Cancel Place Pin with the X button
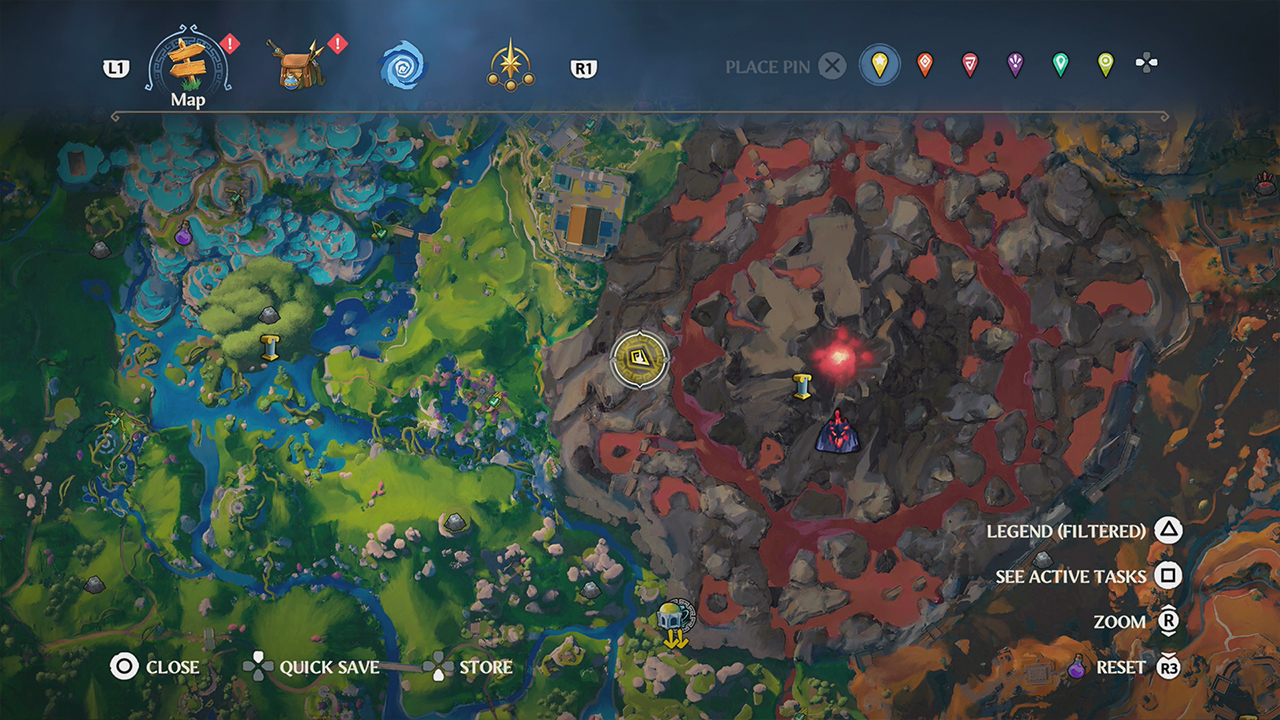1280x720 pixels. point(833,66)
